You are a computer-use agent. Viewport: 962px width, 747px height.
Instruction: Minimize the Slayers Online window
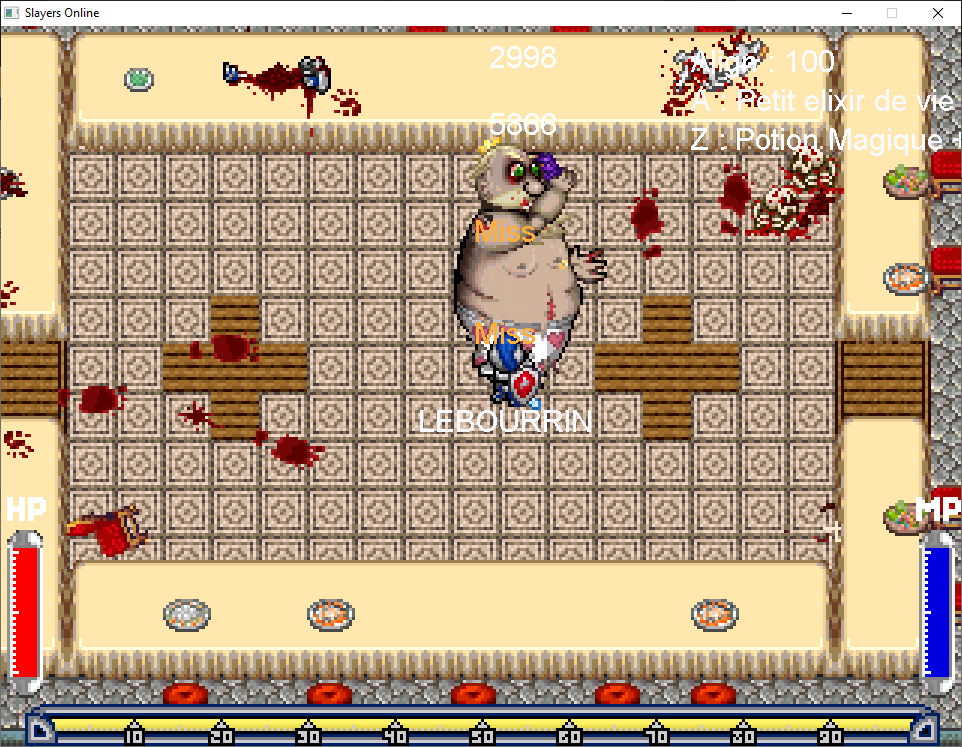pos(846,13)
